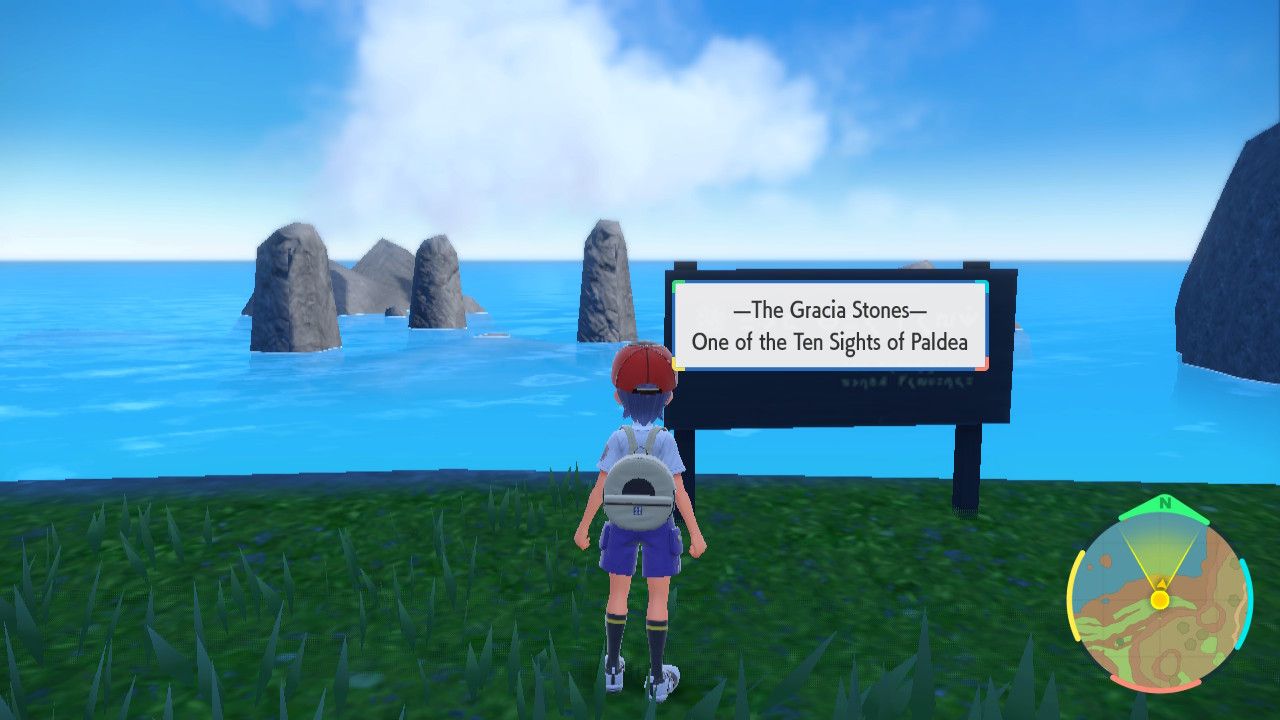Select the green N compass indicator
The image size is (1280, 720).
pos(1163,503)
